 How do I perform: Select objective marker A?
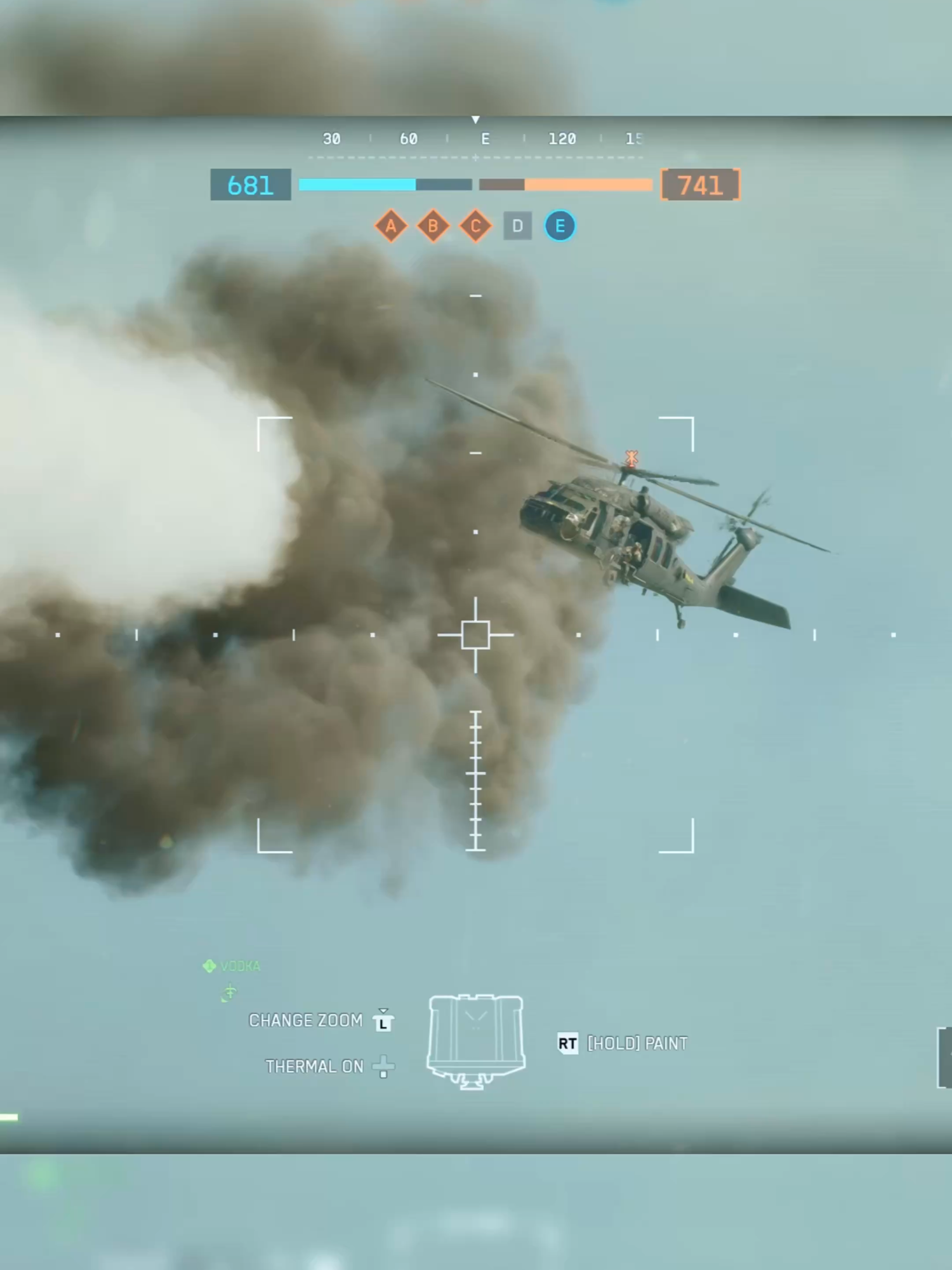pos(391,226)
